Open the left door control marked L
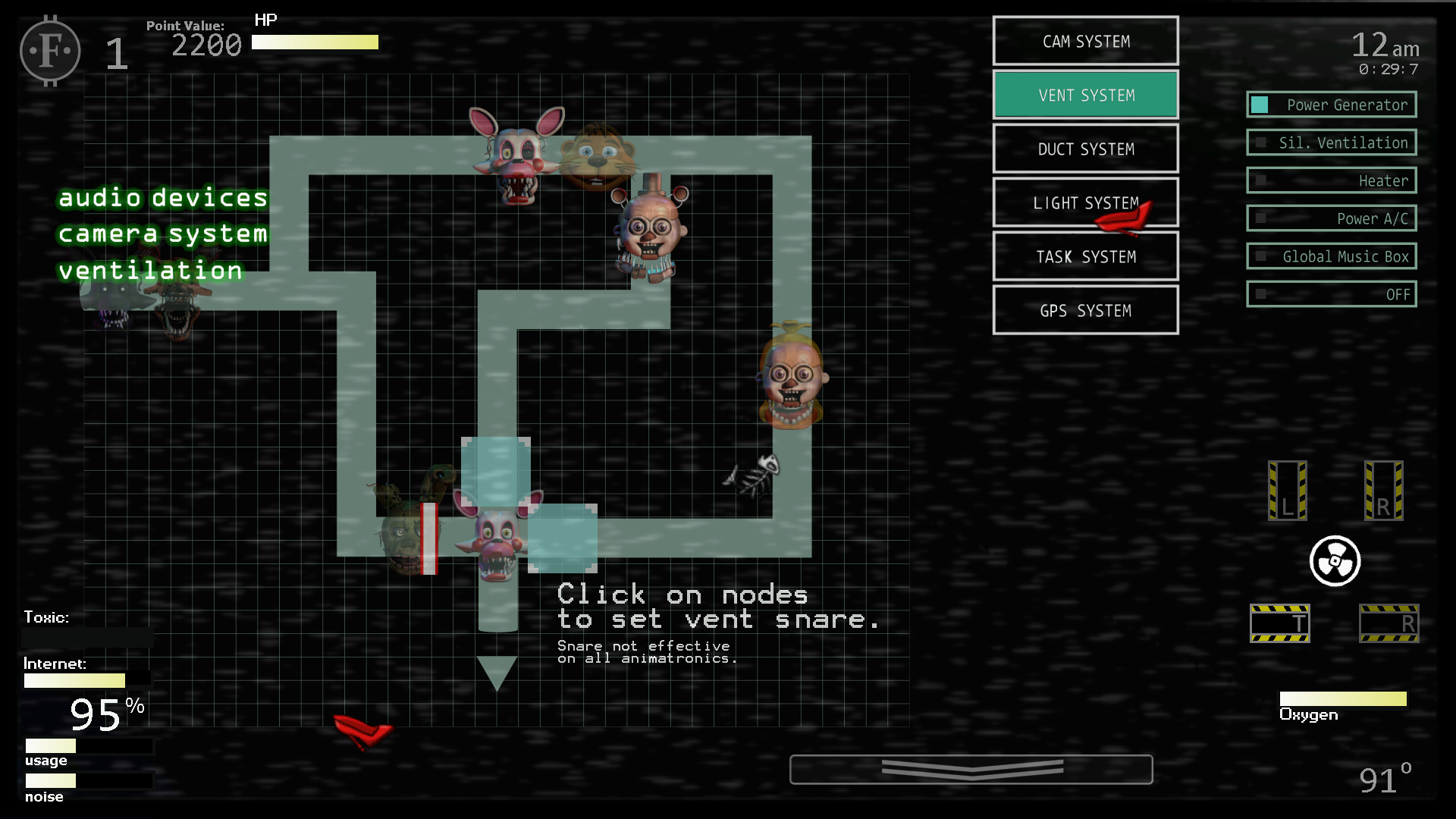This screenshot has height=819, width=1456. (1287, 491)
